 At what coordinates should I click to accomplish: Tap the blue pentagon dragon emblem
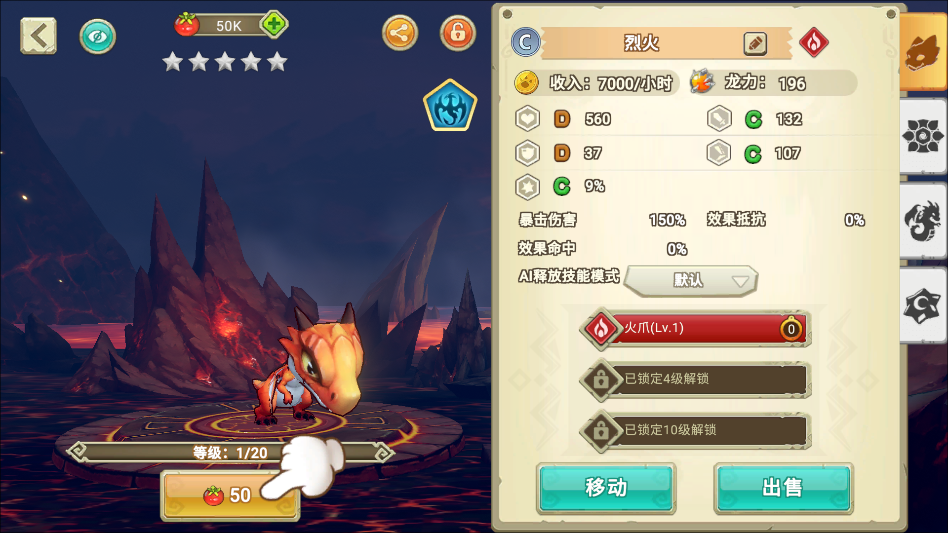coord(449,106)
